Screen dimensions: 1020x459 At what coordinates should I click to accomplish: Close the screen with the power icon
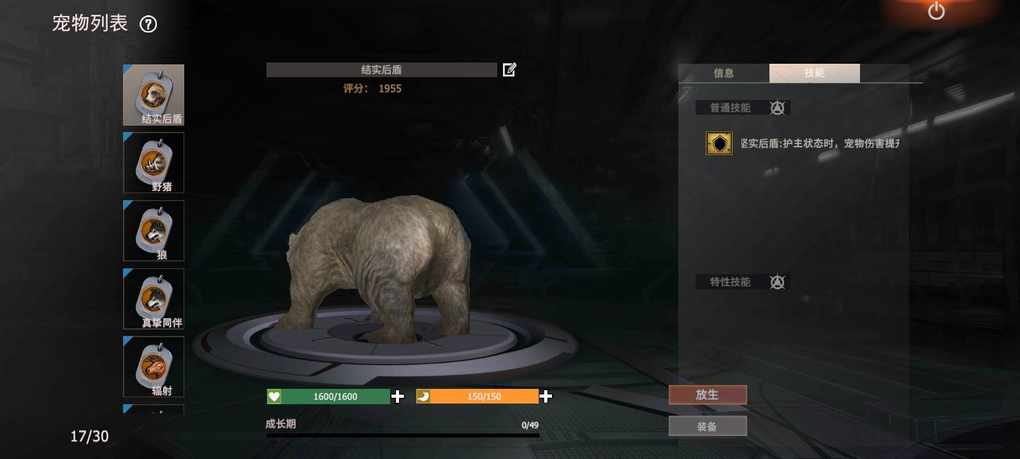936,12
